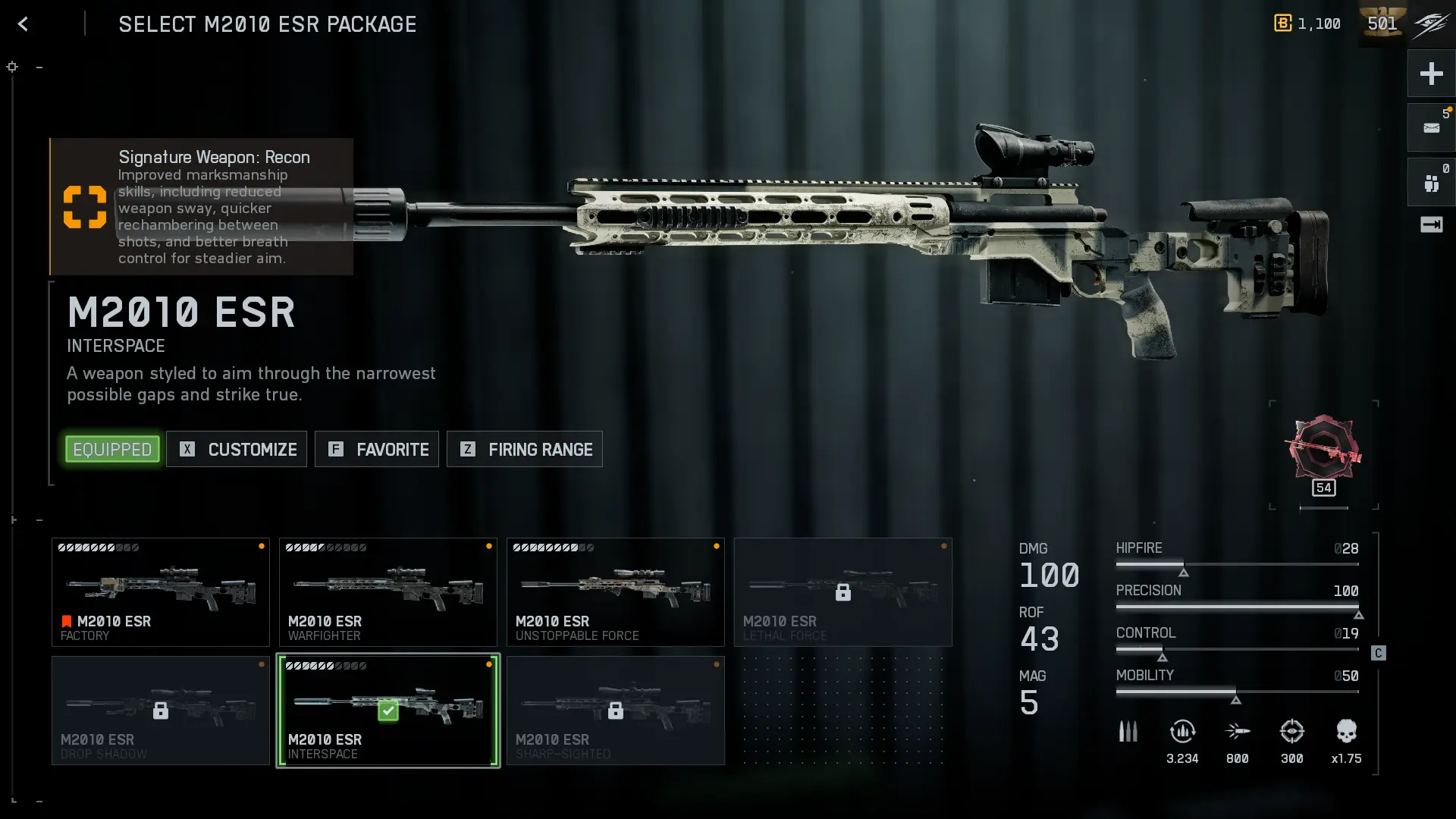
Task: Select the locked Lethal Force package
Action: [x=843, y=592]
